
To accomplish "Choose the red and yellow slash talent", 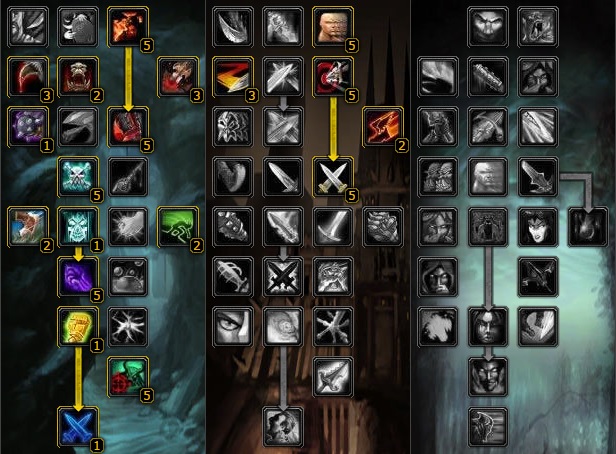I will pos(232,75).
